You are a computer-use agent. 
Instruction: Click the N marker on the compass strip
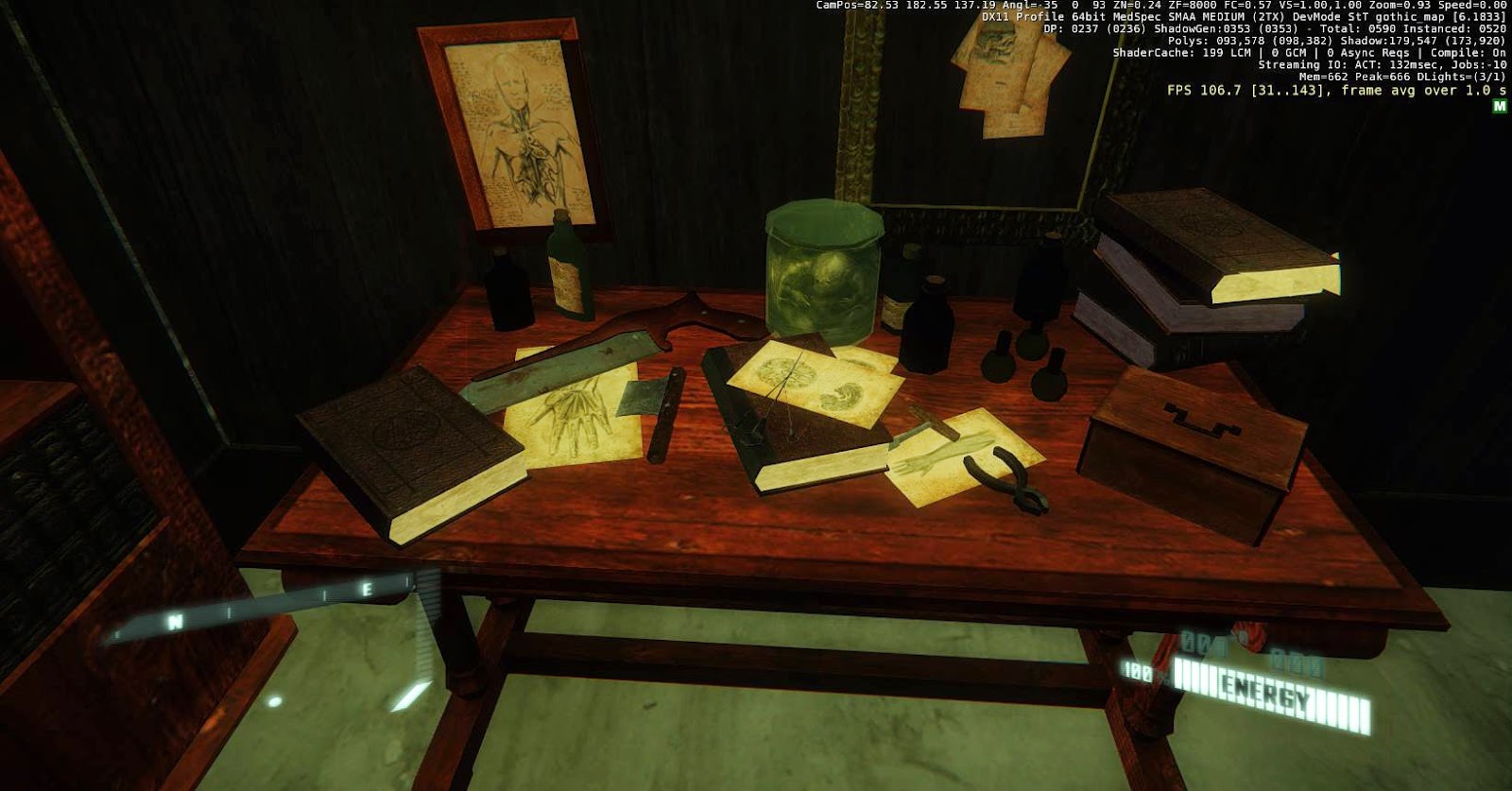[175, 622]
